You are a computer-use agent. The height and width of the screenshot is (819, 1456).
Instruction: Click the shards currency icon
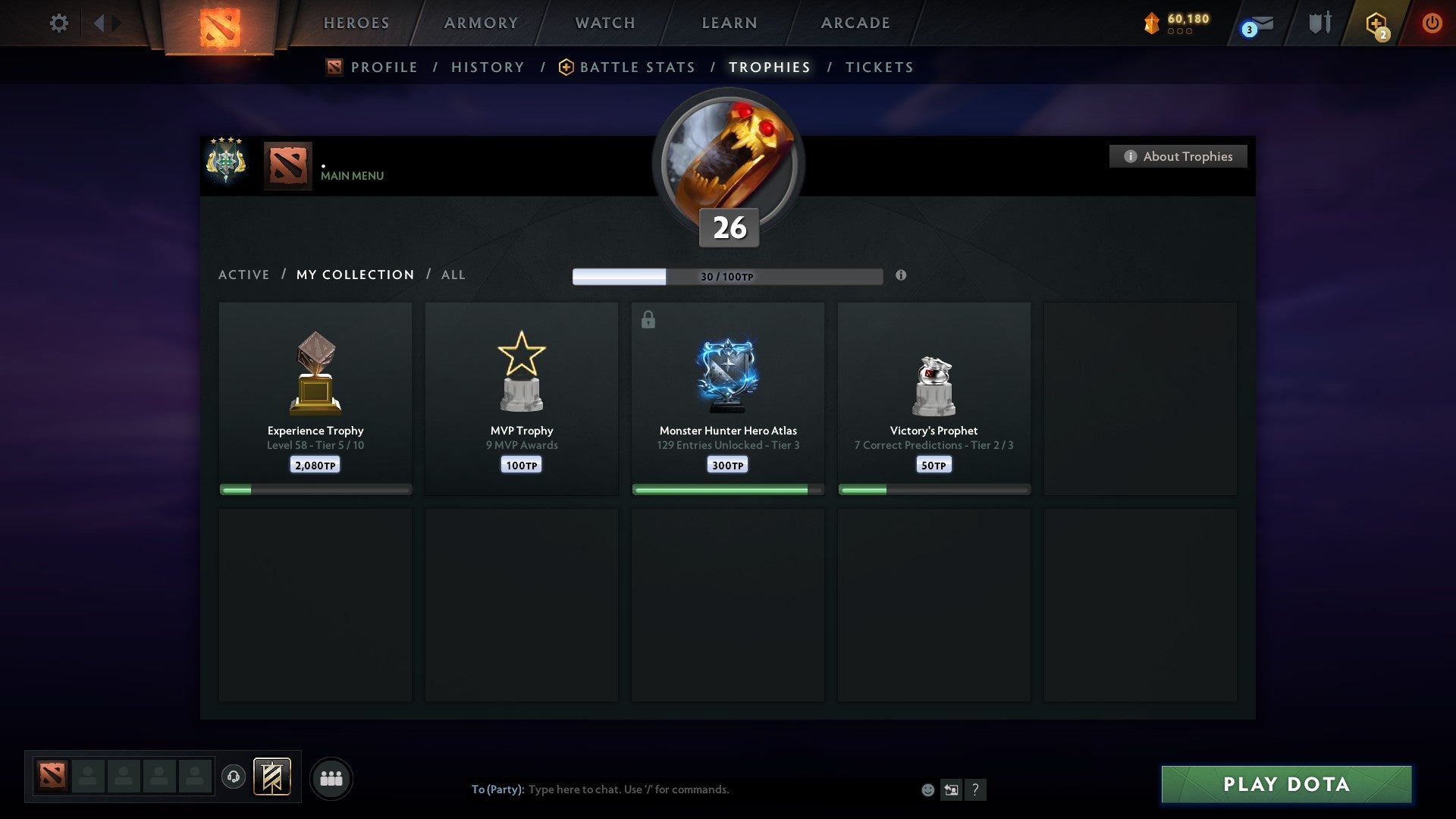click(x=1151, y=22)
